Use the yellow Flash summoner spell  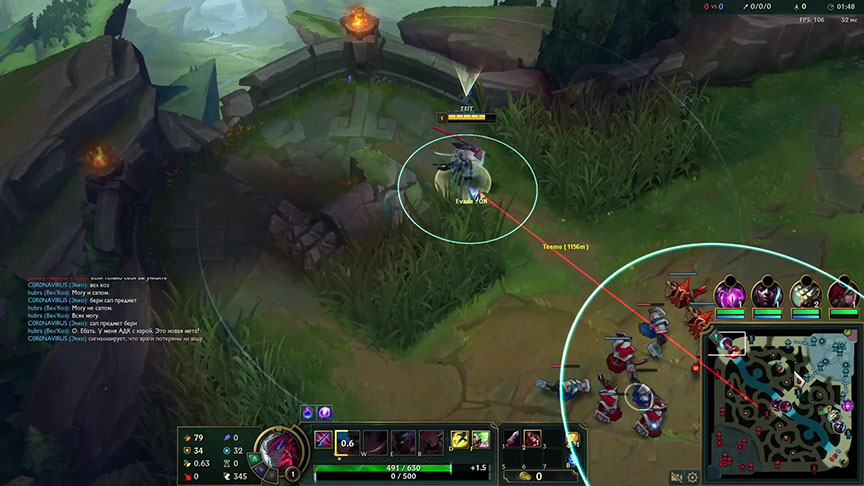coord(460,439)
